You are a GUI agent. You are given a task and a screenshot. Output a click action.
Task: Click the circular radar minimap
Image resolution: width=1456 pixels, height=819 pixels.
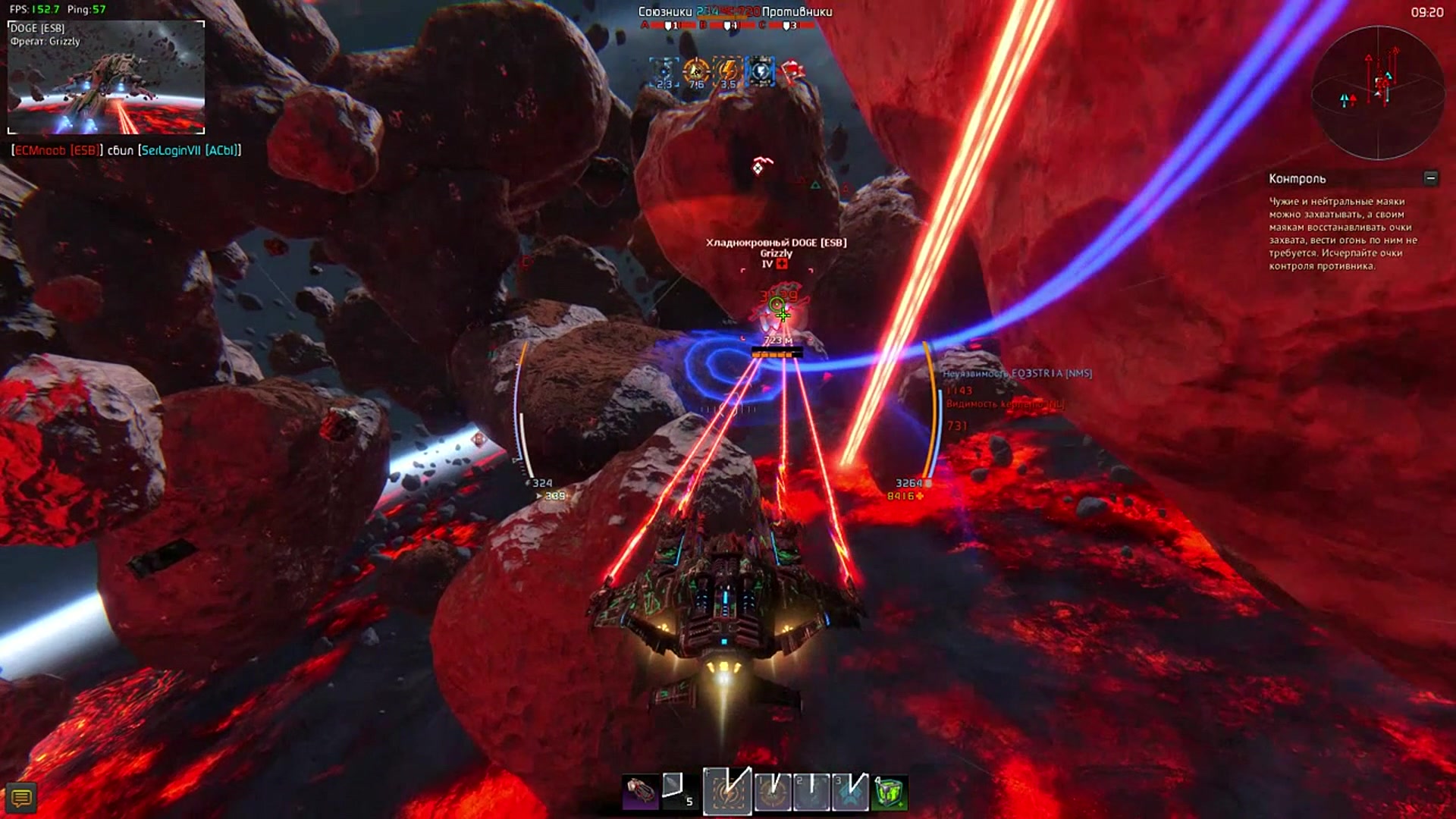(x=1378, y=93)
